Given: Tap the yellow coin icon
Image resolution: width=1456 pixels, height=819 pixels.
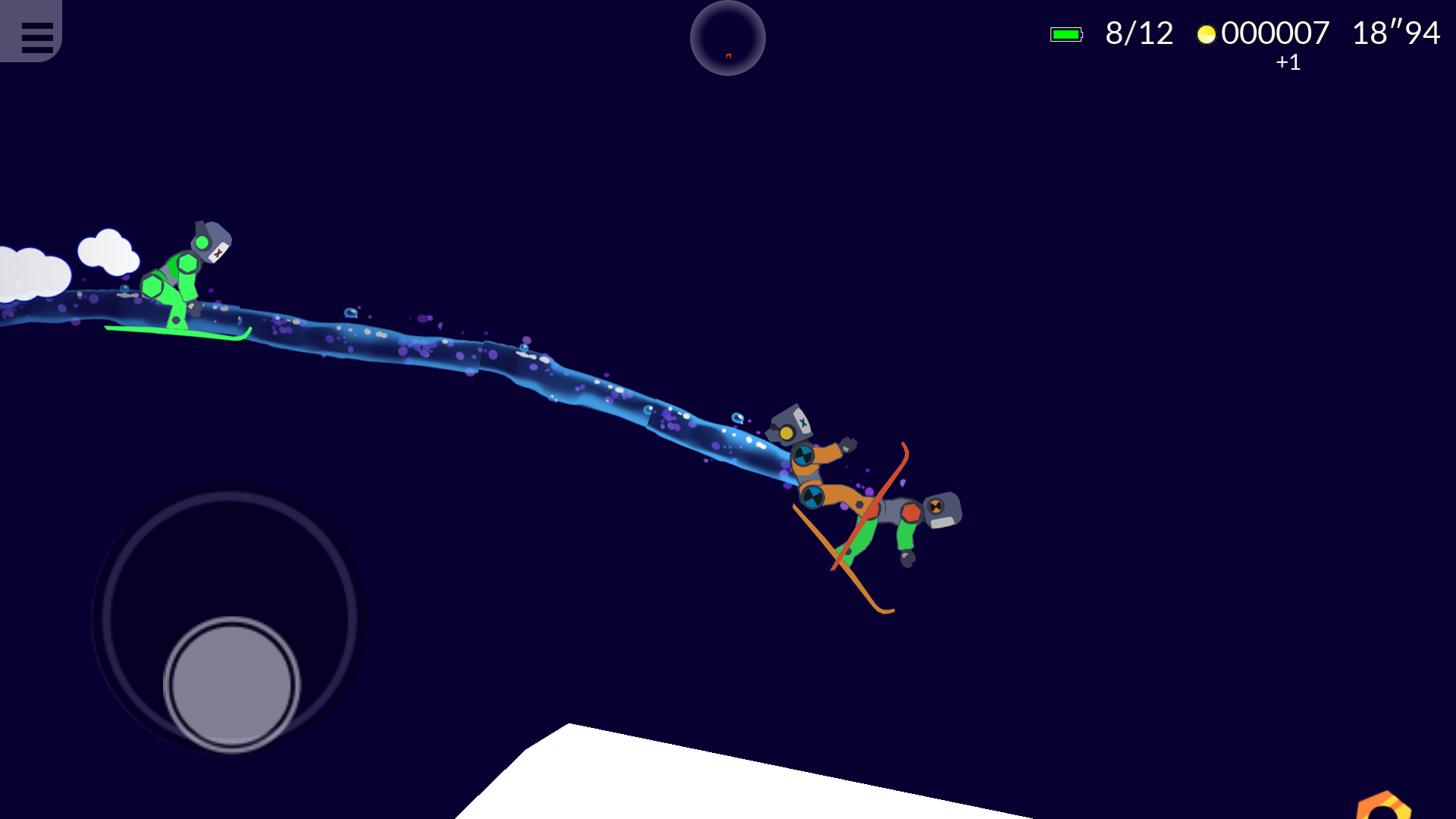Looking at the screenshot, I should pyautogui.click(x=1207, y=33).
